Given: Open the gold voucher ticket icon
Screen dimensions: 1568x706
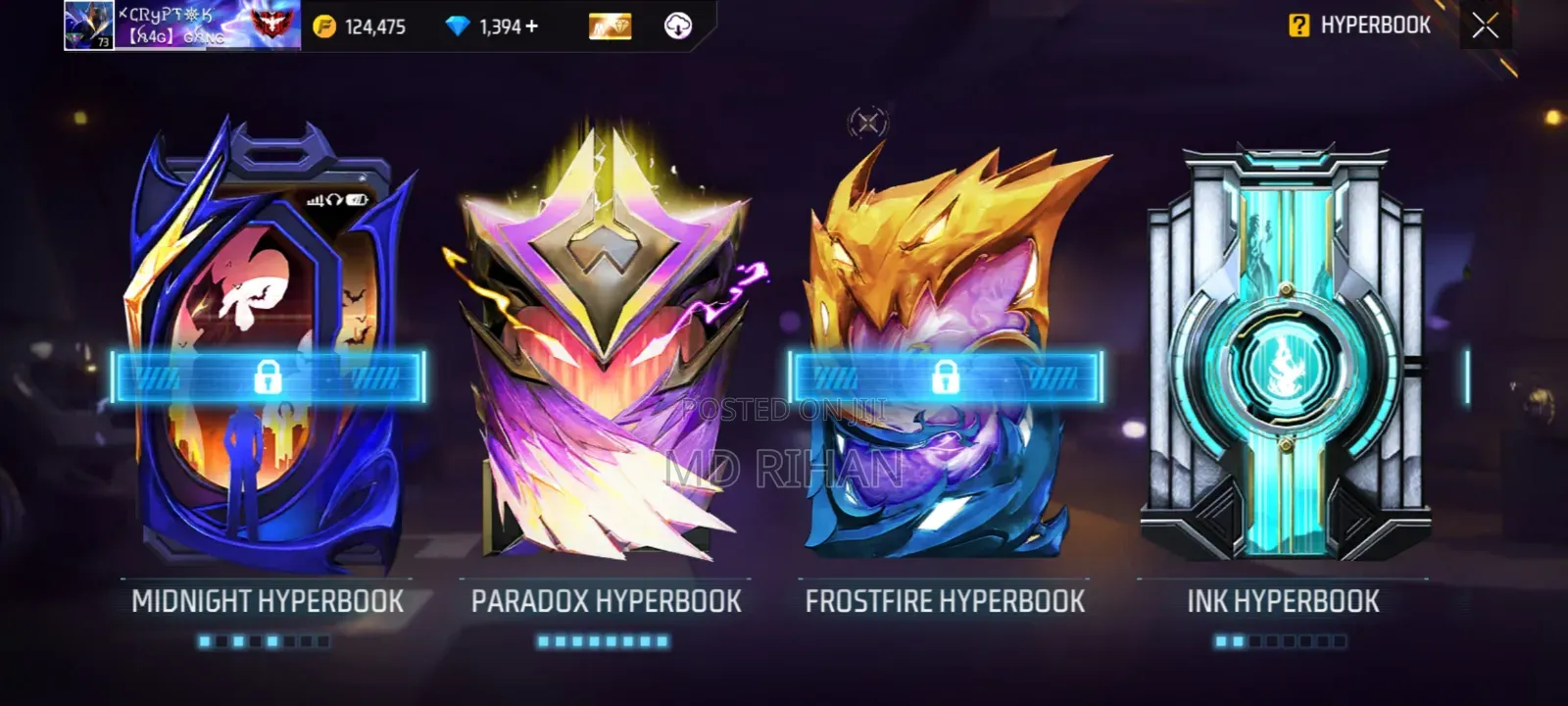Looking at the screenshot, I should pyautogui.click(x=610, y=26).
